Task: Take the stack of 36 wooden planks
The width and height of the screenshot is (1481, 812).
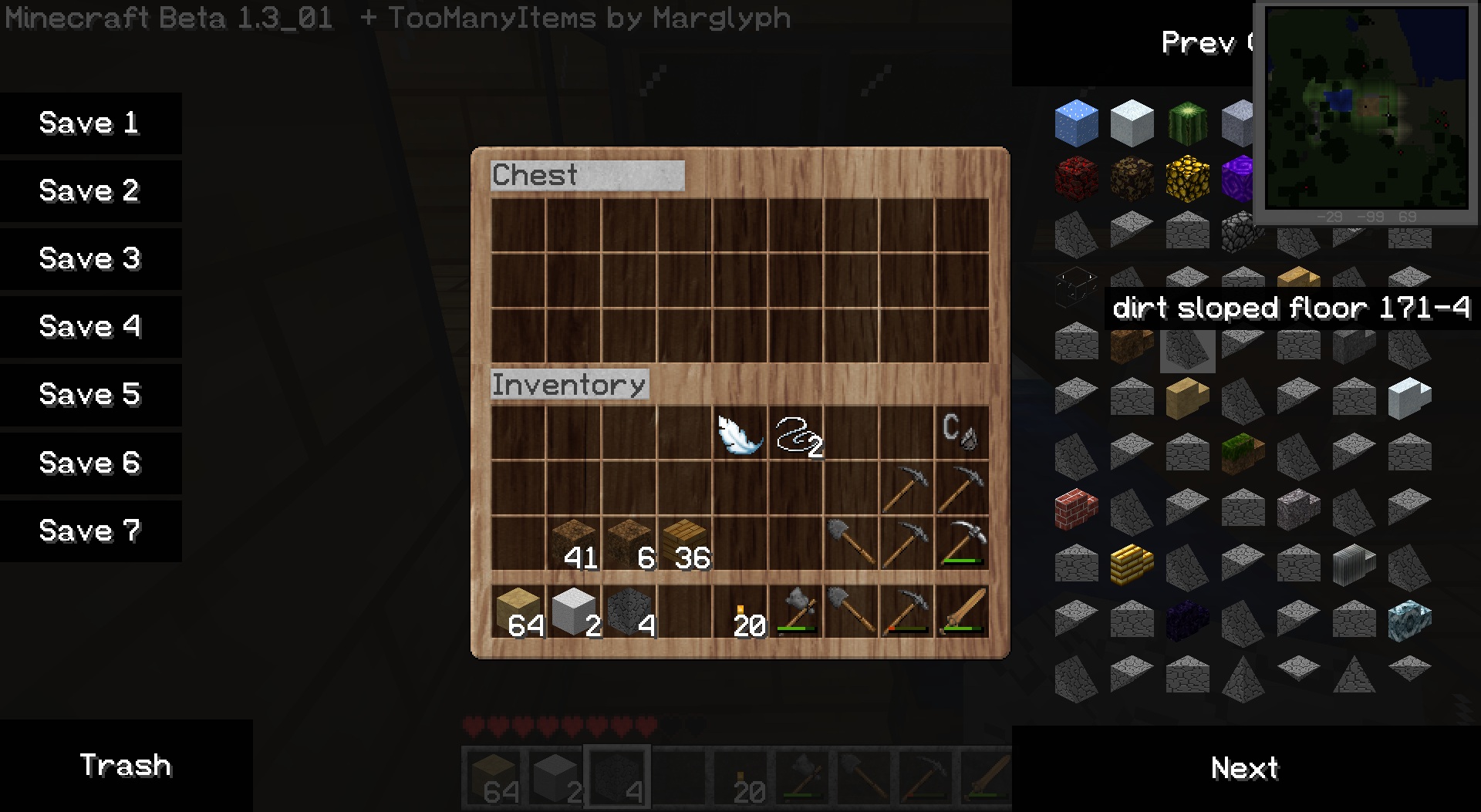Action: pyautogui.click(x=685, y=544)
